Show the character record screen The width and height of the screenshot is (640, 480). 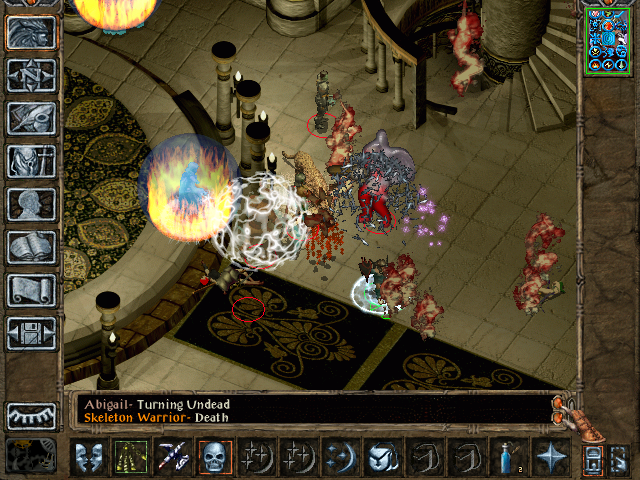coord(31,204)
